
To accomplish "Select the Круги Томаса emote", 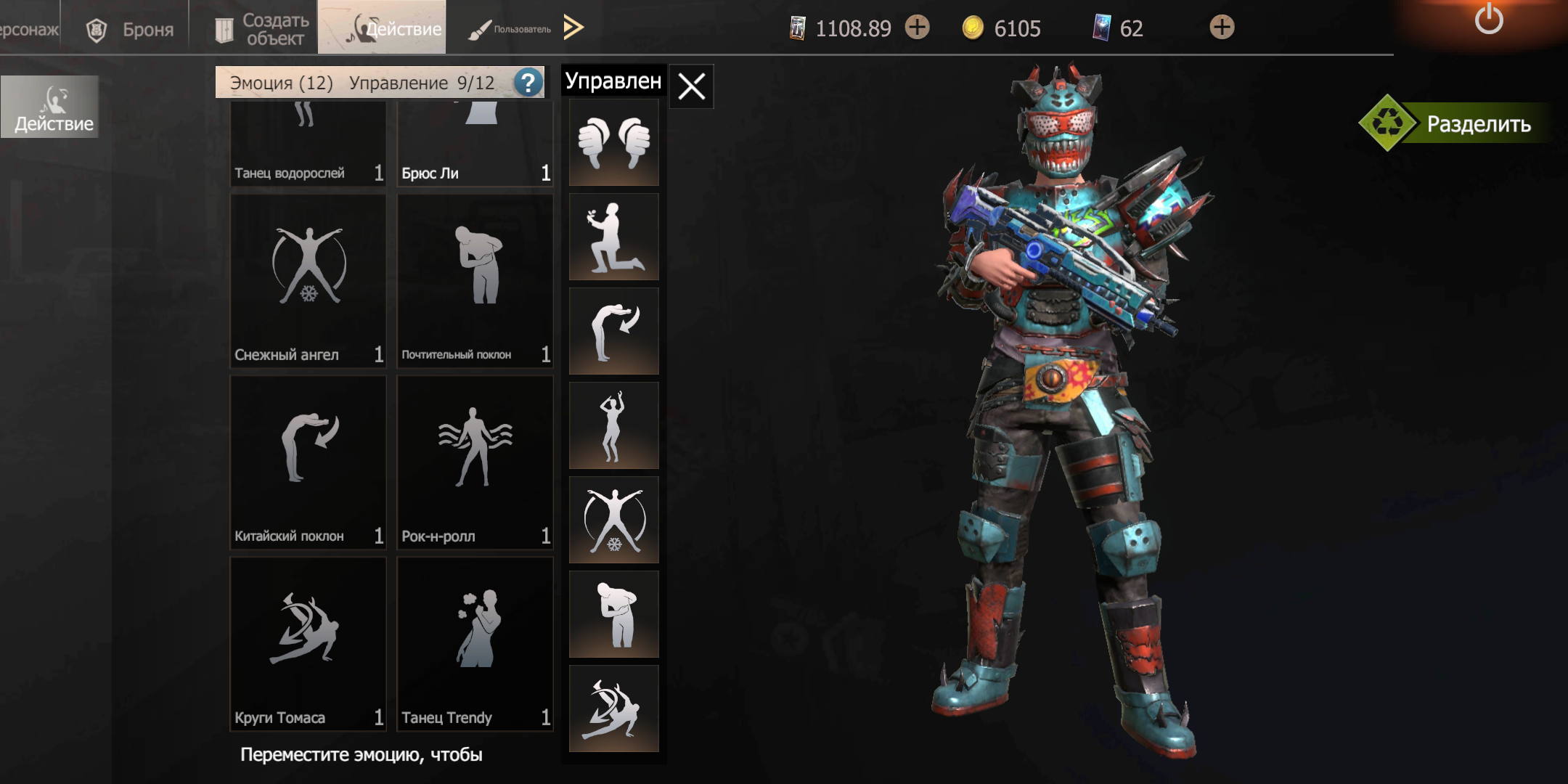I will (309, 642).
